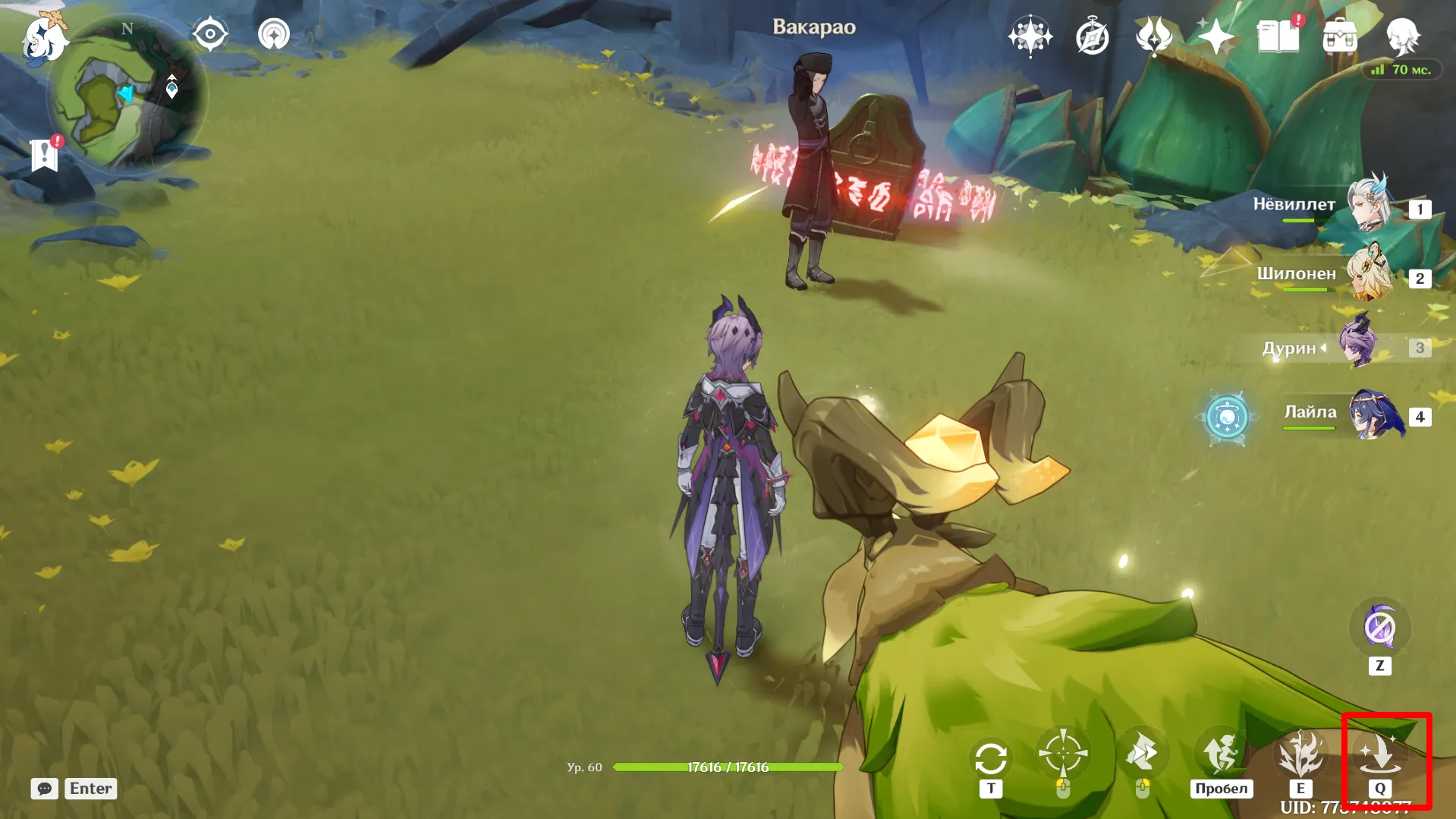Viewport: 1456px width, 819px height.
Task: Open the tutorial book with alert
Action: 1278,36
